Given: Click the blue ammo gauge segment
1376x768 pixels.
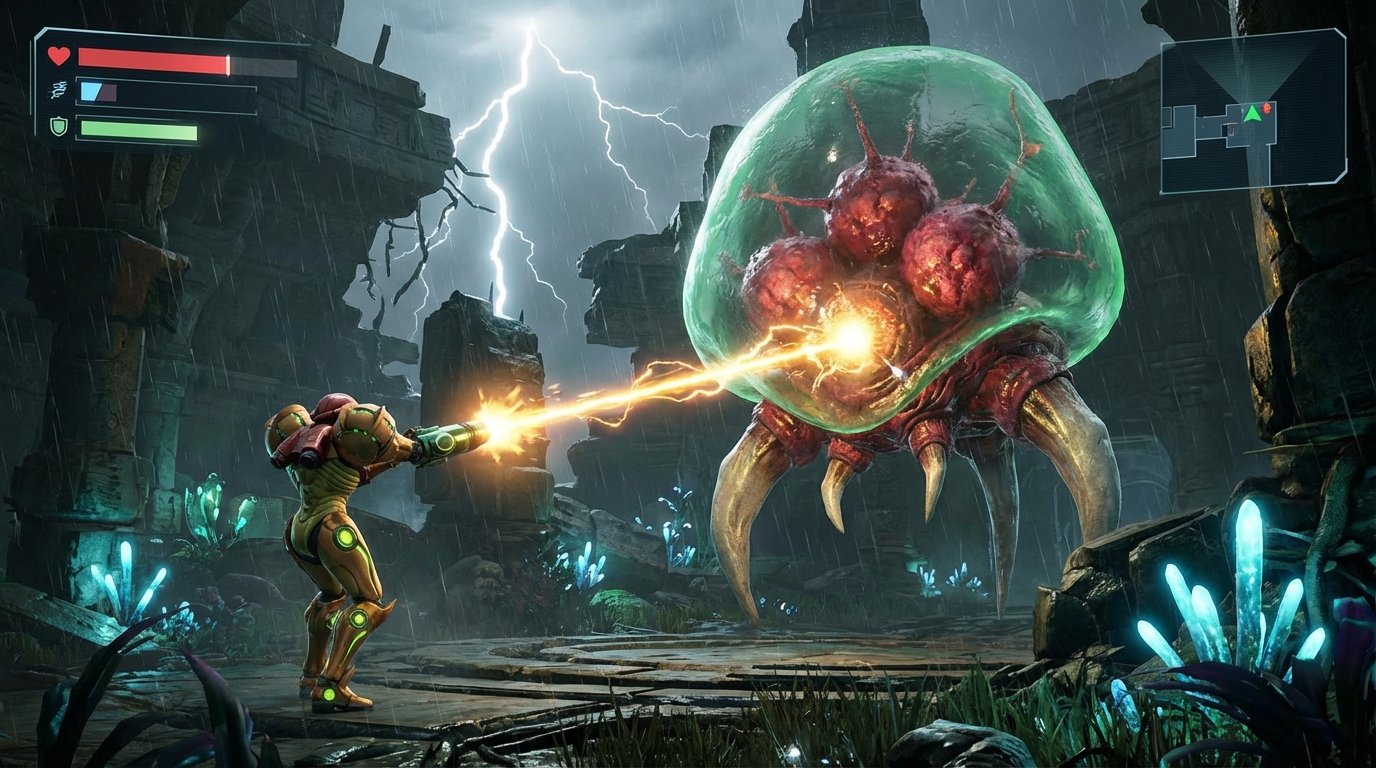Looking at the screenshot, I should [x=88, y=90].
